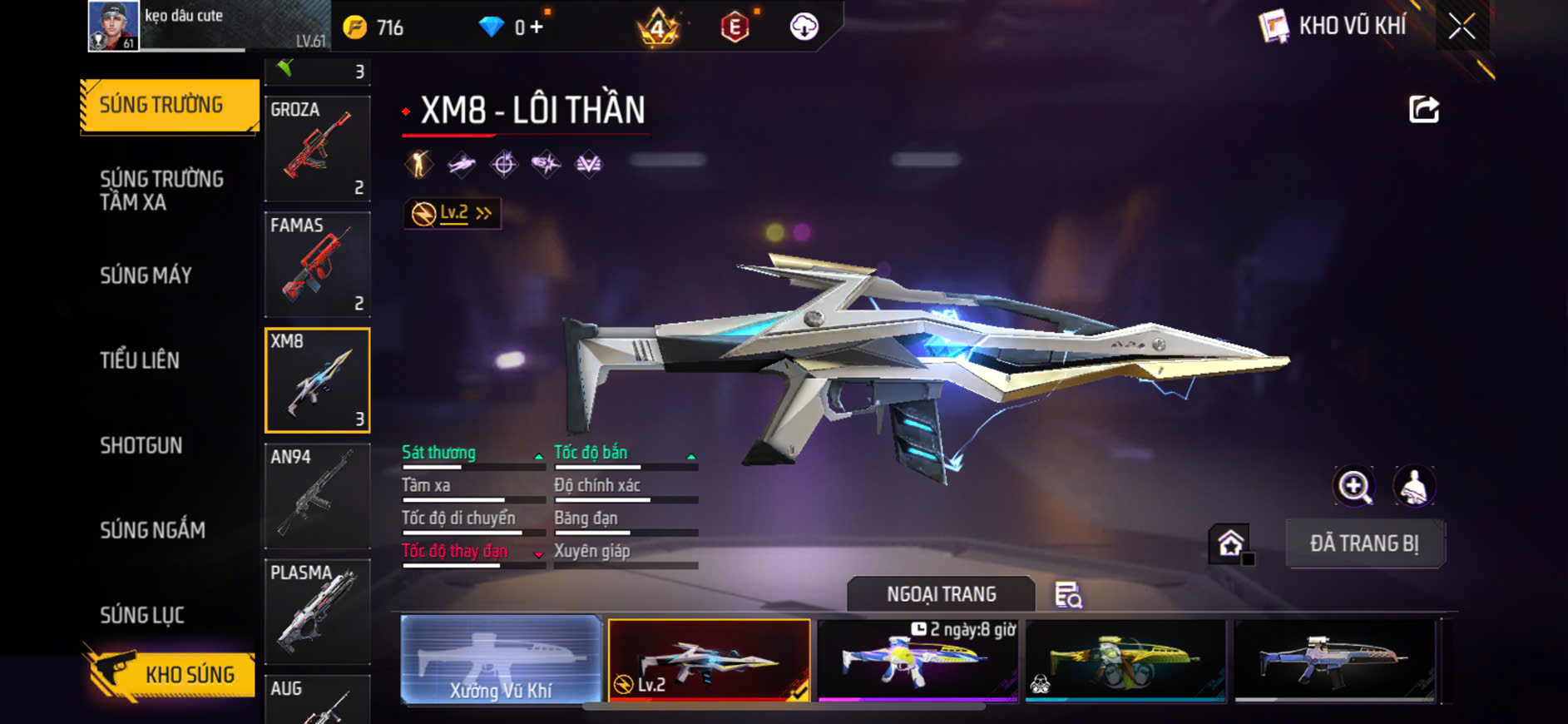
Task: Select the GROZA weapon tile
Action: point(317,148)
